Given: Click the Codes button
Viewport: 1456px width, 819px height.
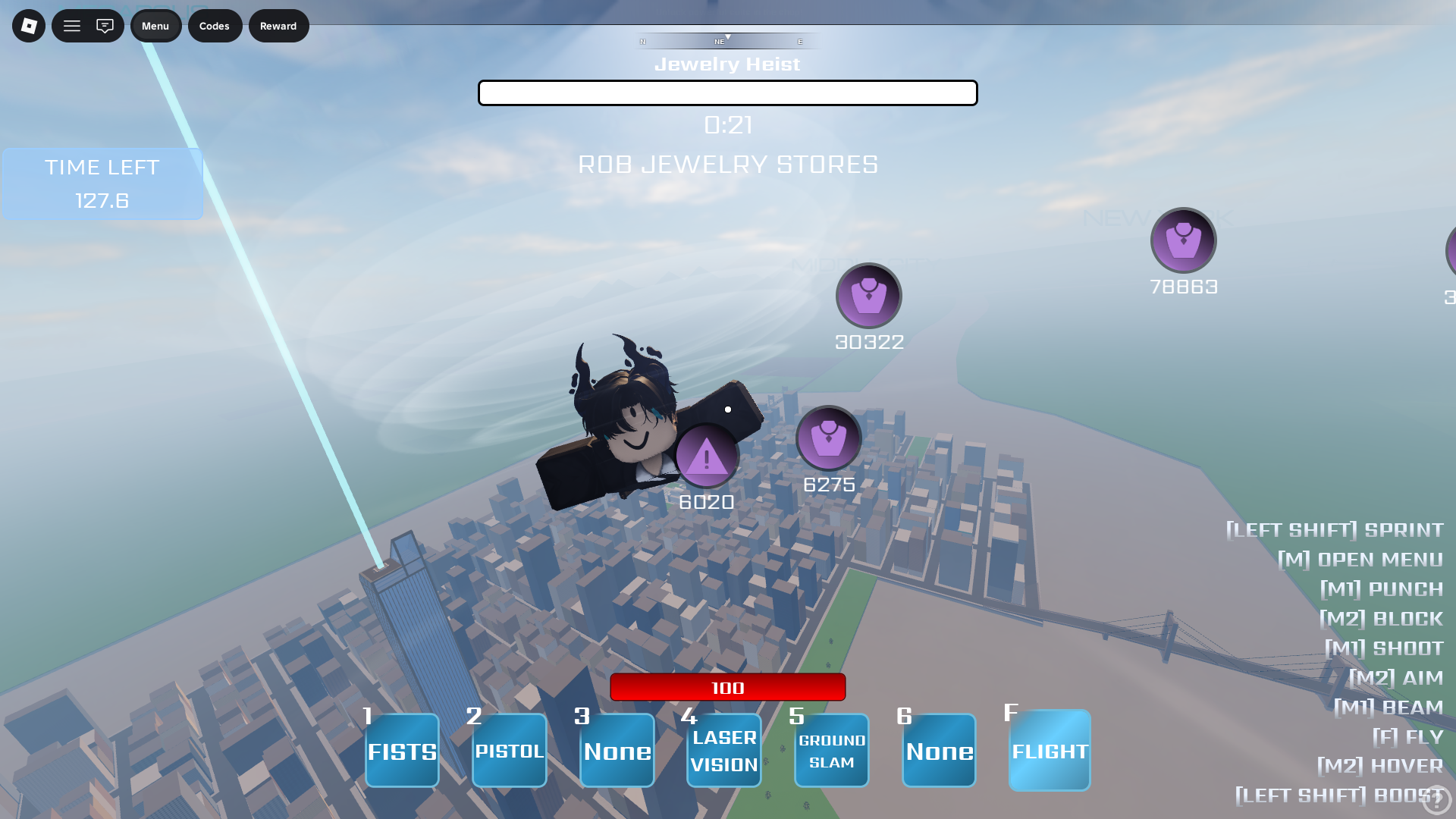Looking at the screenshot, I should pyautogui.click(x=215, y=25).
